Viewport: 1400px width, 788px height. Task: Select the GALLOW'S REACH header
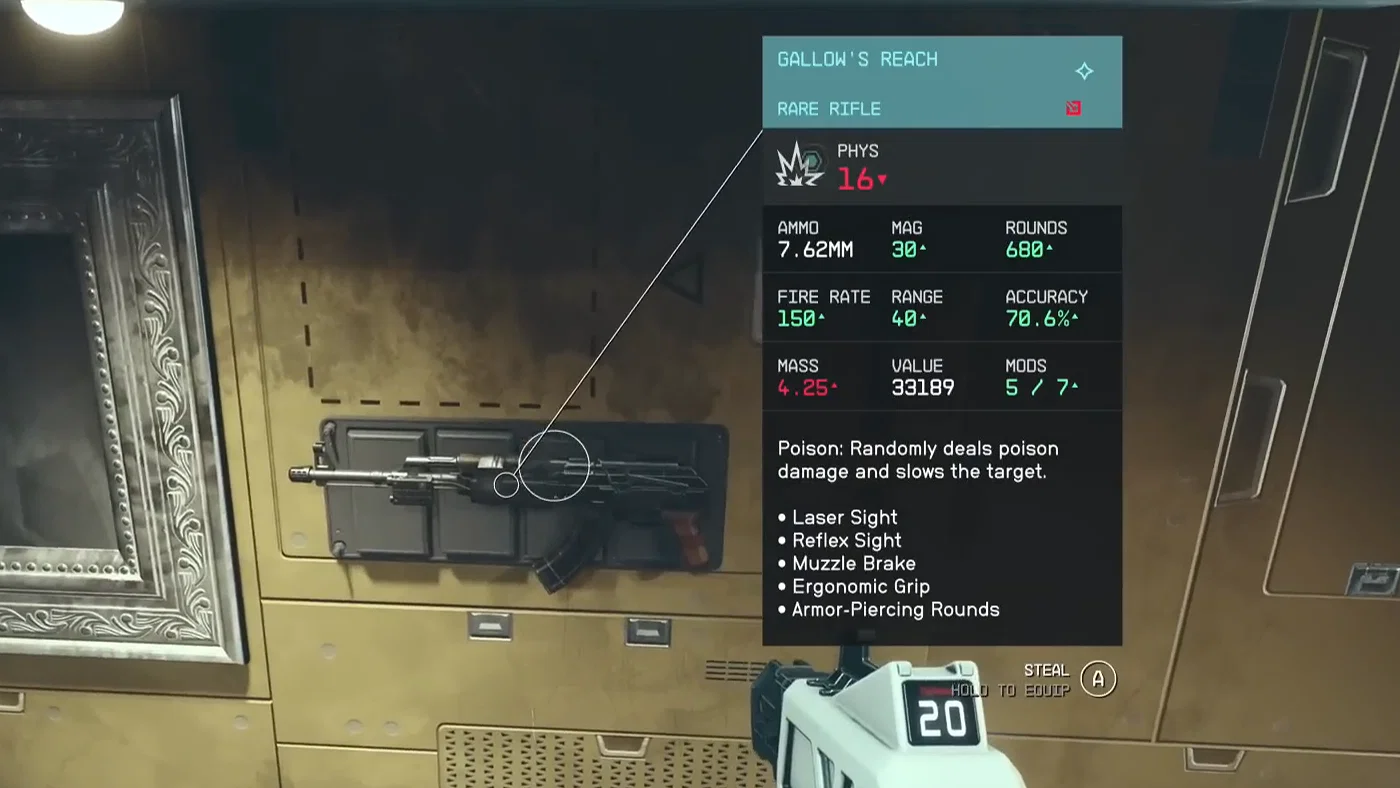(x=857, y=59)
